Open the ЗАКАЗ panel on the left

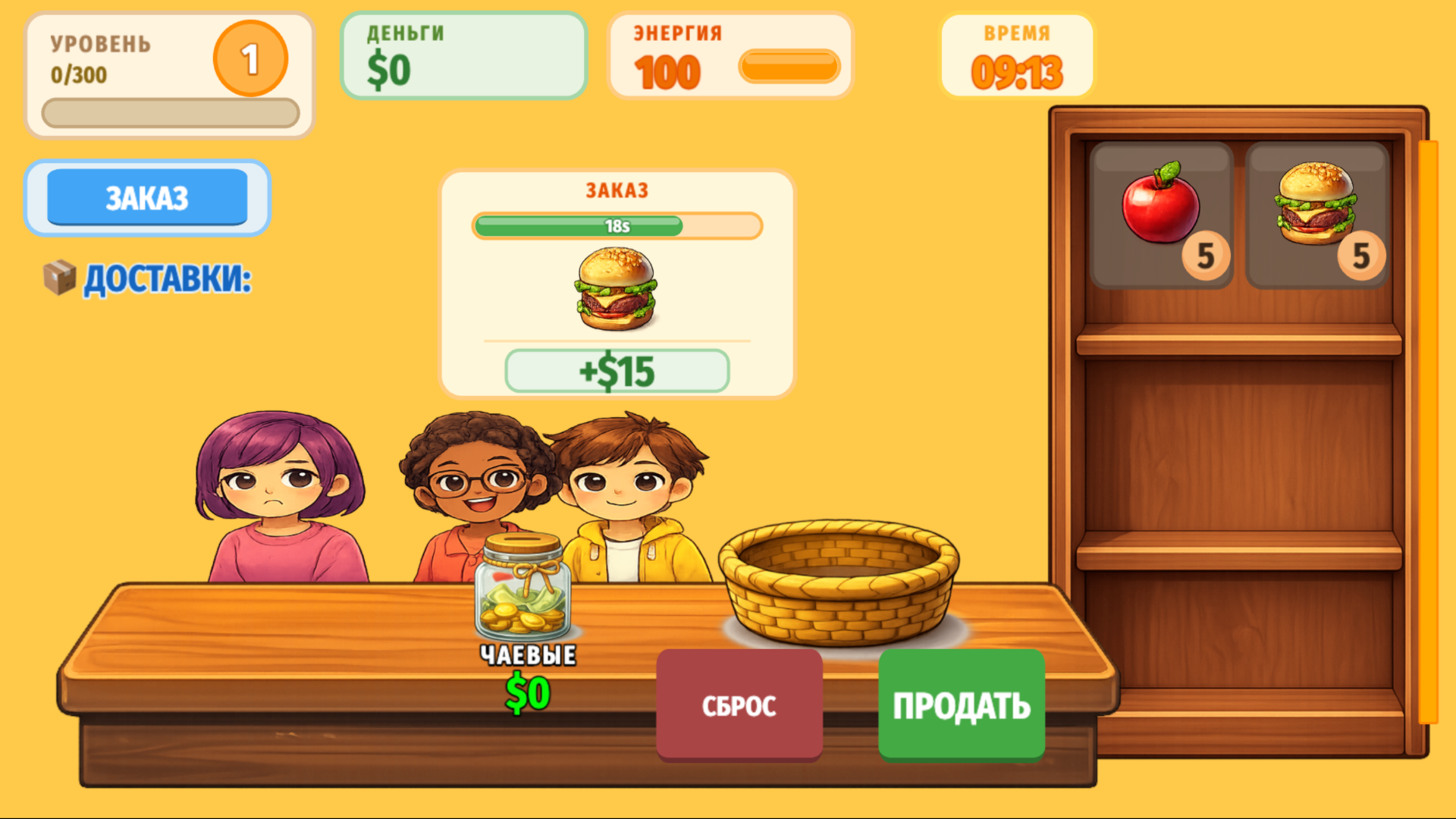(147, 196)
